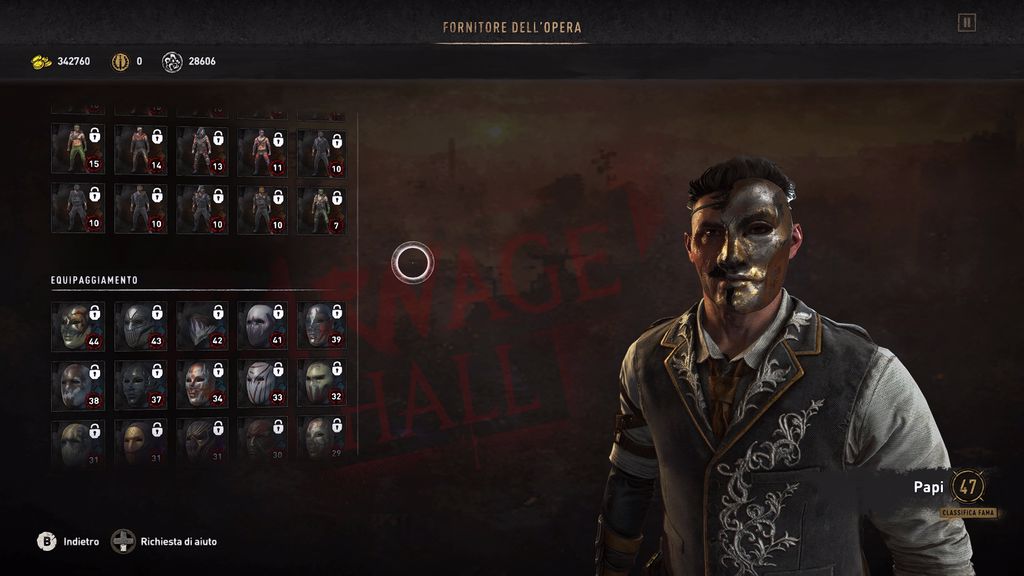Choose the locked mask marked 43
The height and width of the screenshot is (576, 1024).
point(140,326)
